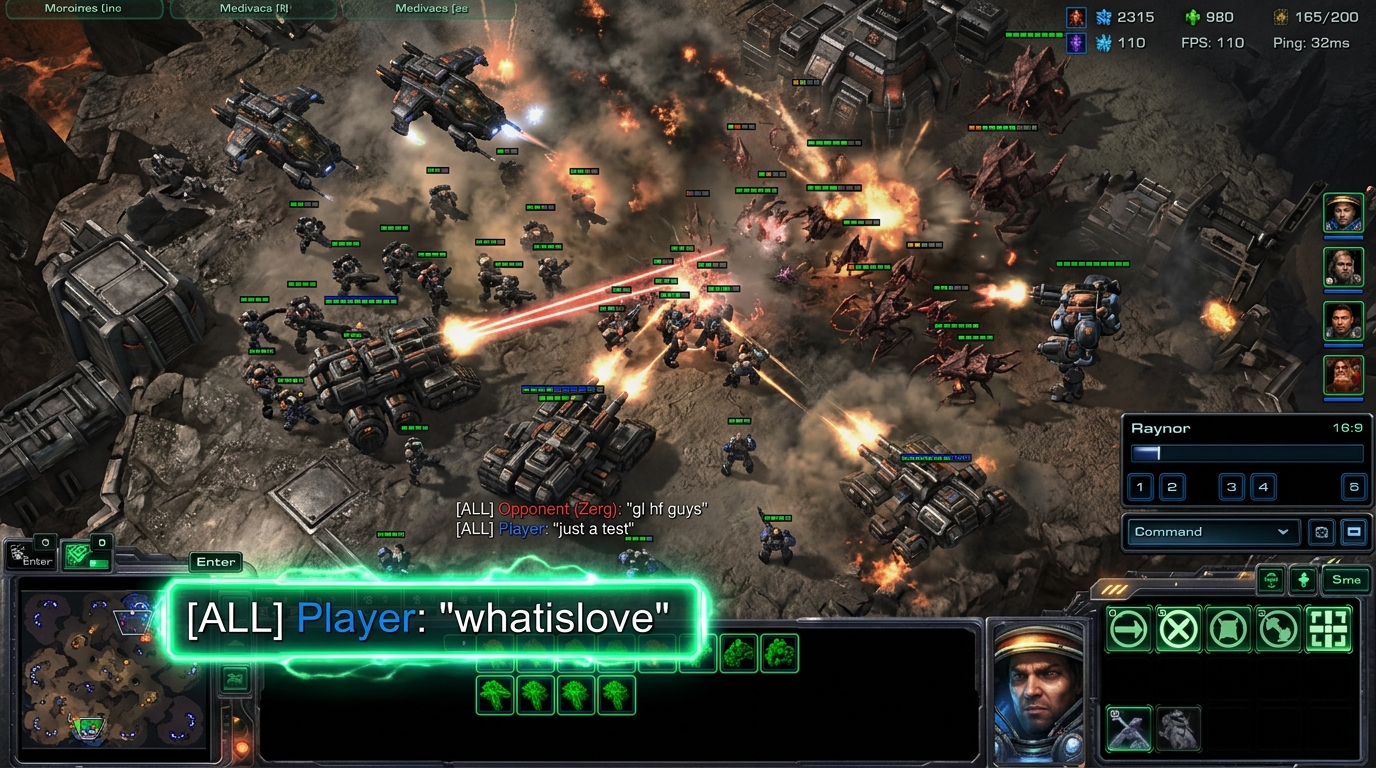The width and height of the screenshot is (1376, 768).
Task: Select the Stop command icon
Action: pos(1178,629)
